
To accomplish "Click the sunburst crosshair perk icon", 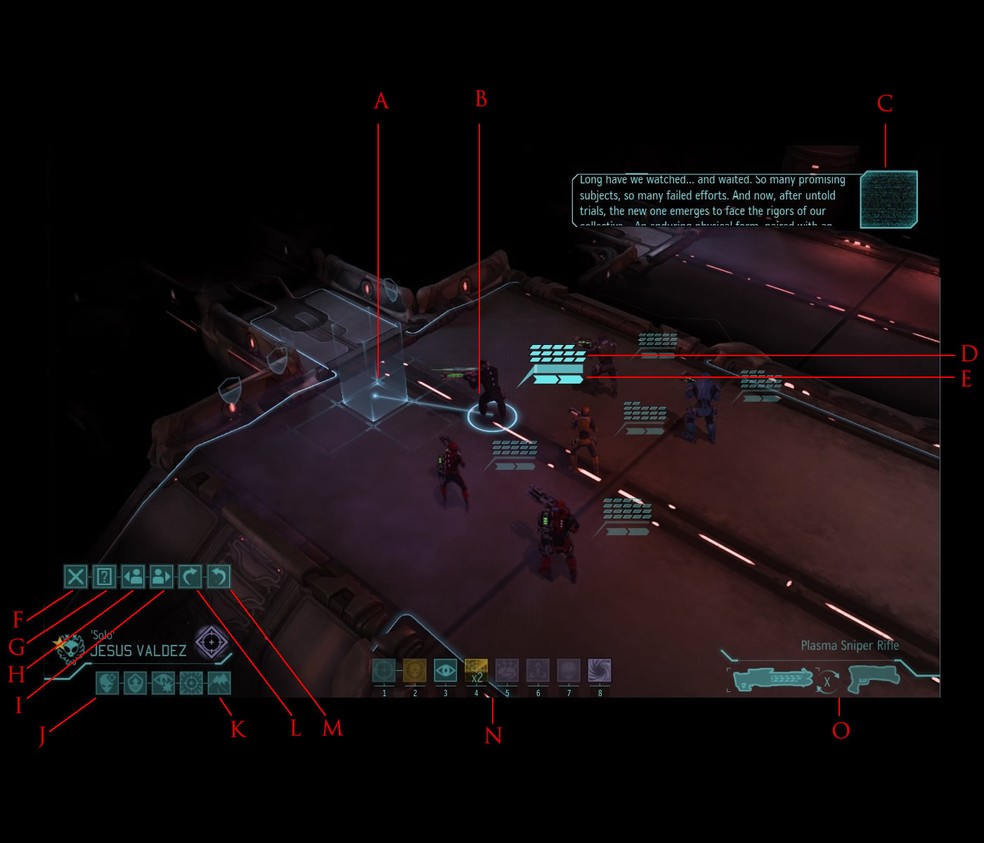I will pyautogui.click(x=191, y=683).
